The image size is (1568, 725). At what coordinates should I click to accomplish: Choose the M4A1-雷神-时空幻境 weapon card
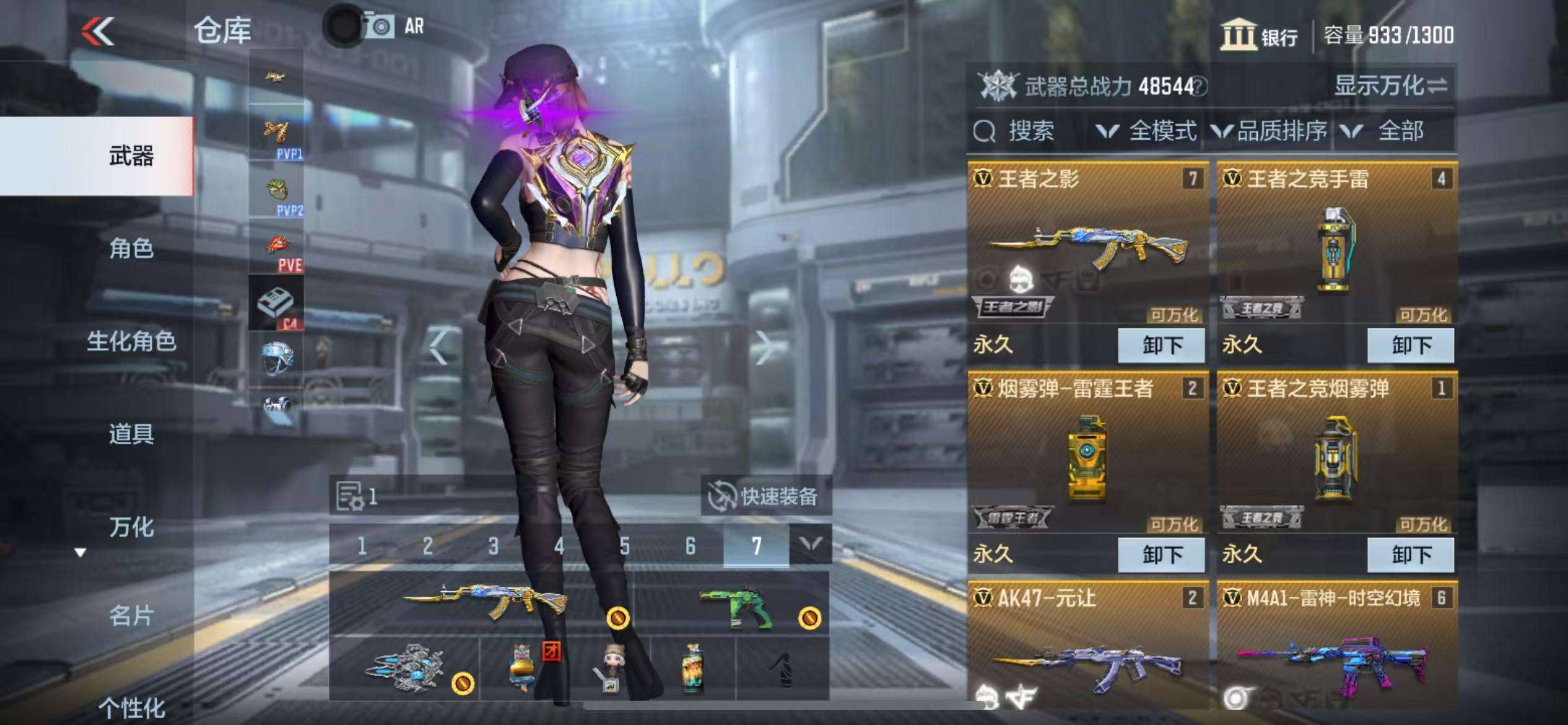coord(1337,648)
